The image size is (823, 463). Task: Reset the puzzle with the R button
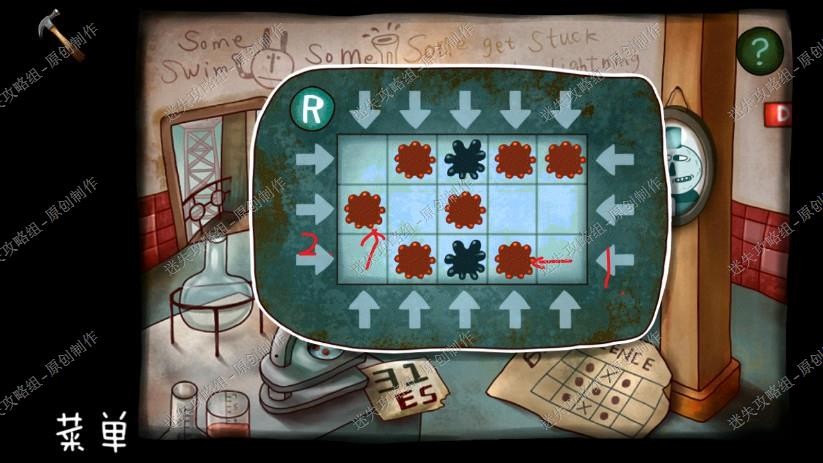click(312, 108)
